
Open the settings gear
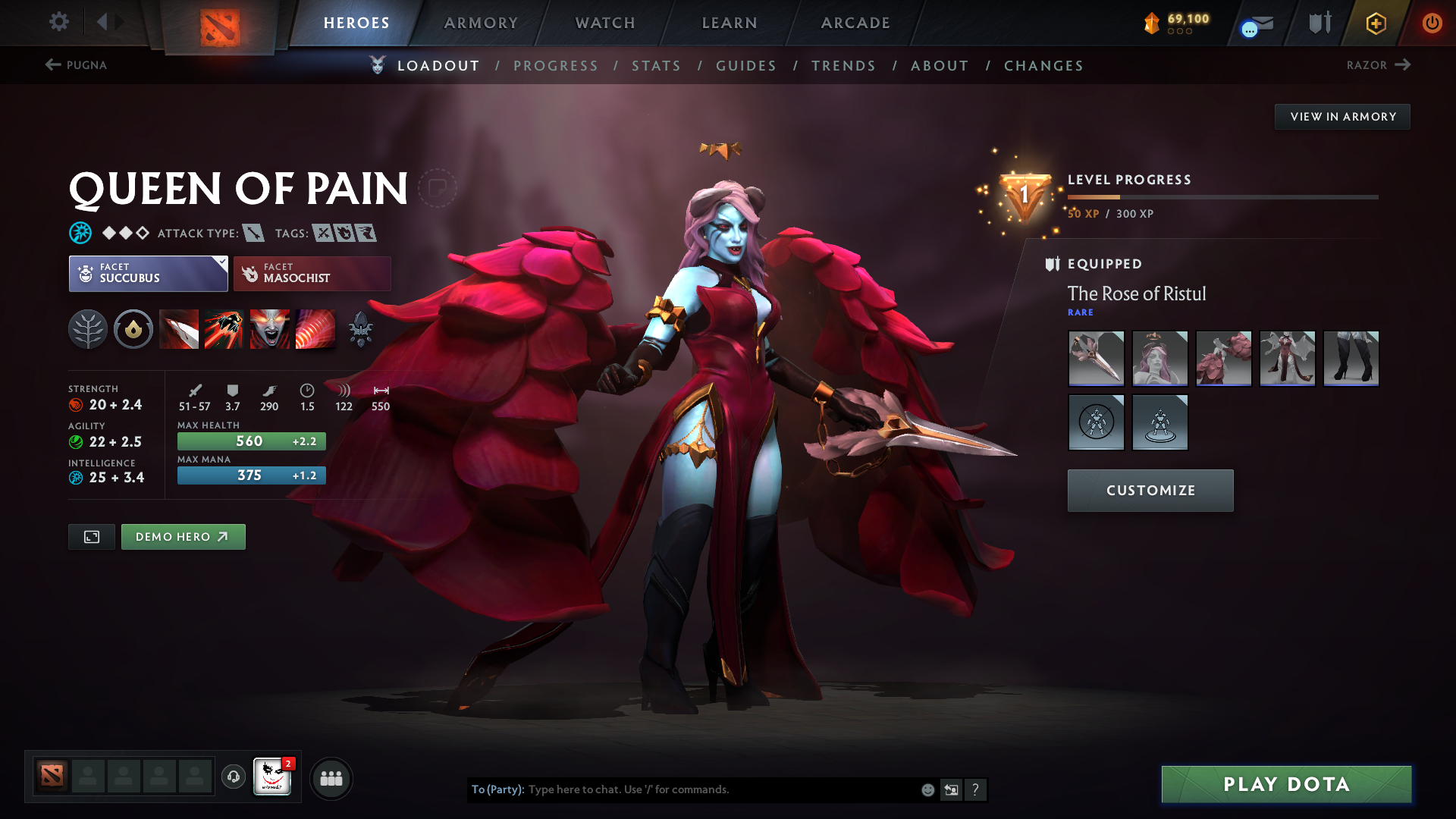(x=59, y=23)
